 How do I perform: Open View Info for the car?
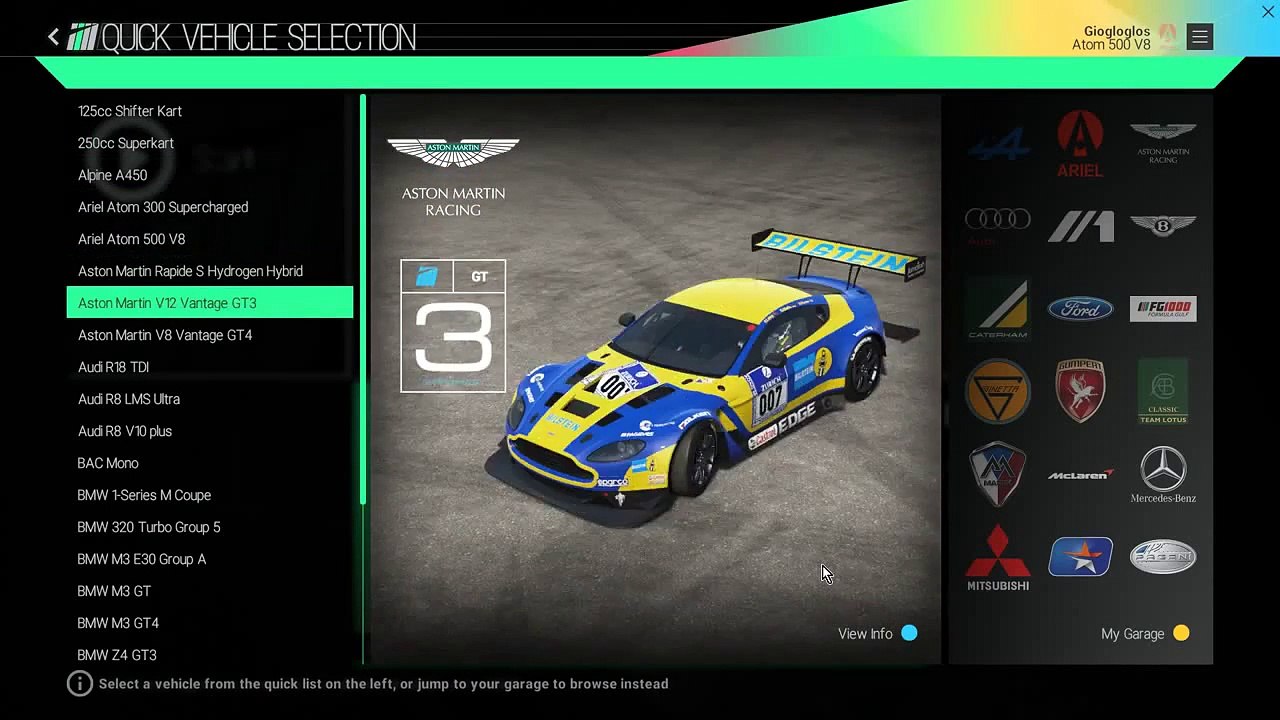click(877, 633)
